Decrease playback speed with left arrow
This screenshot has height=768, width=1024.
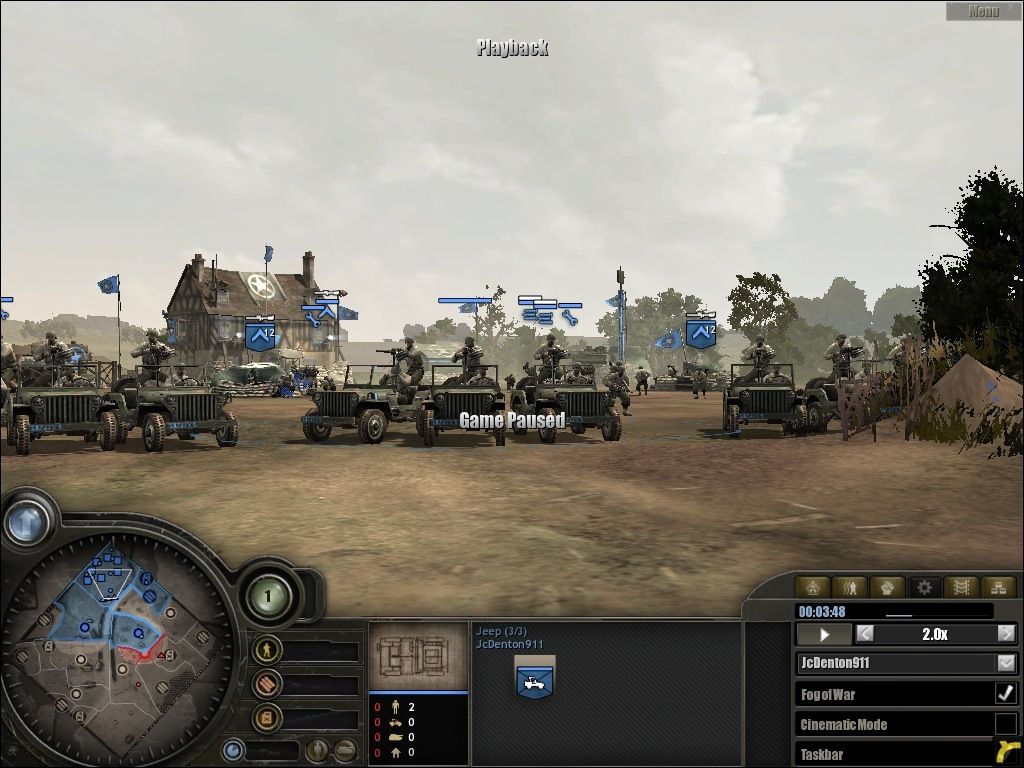point(865,634)
